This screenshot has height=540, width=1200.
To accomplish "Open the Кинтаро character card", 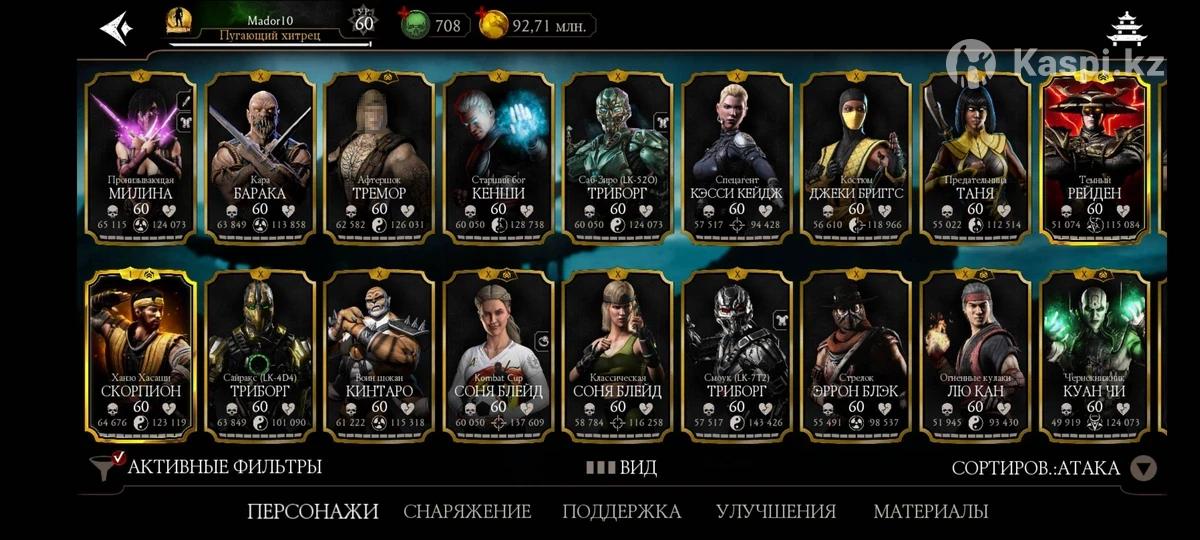I will 379,355.
